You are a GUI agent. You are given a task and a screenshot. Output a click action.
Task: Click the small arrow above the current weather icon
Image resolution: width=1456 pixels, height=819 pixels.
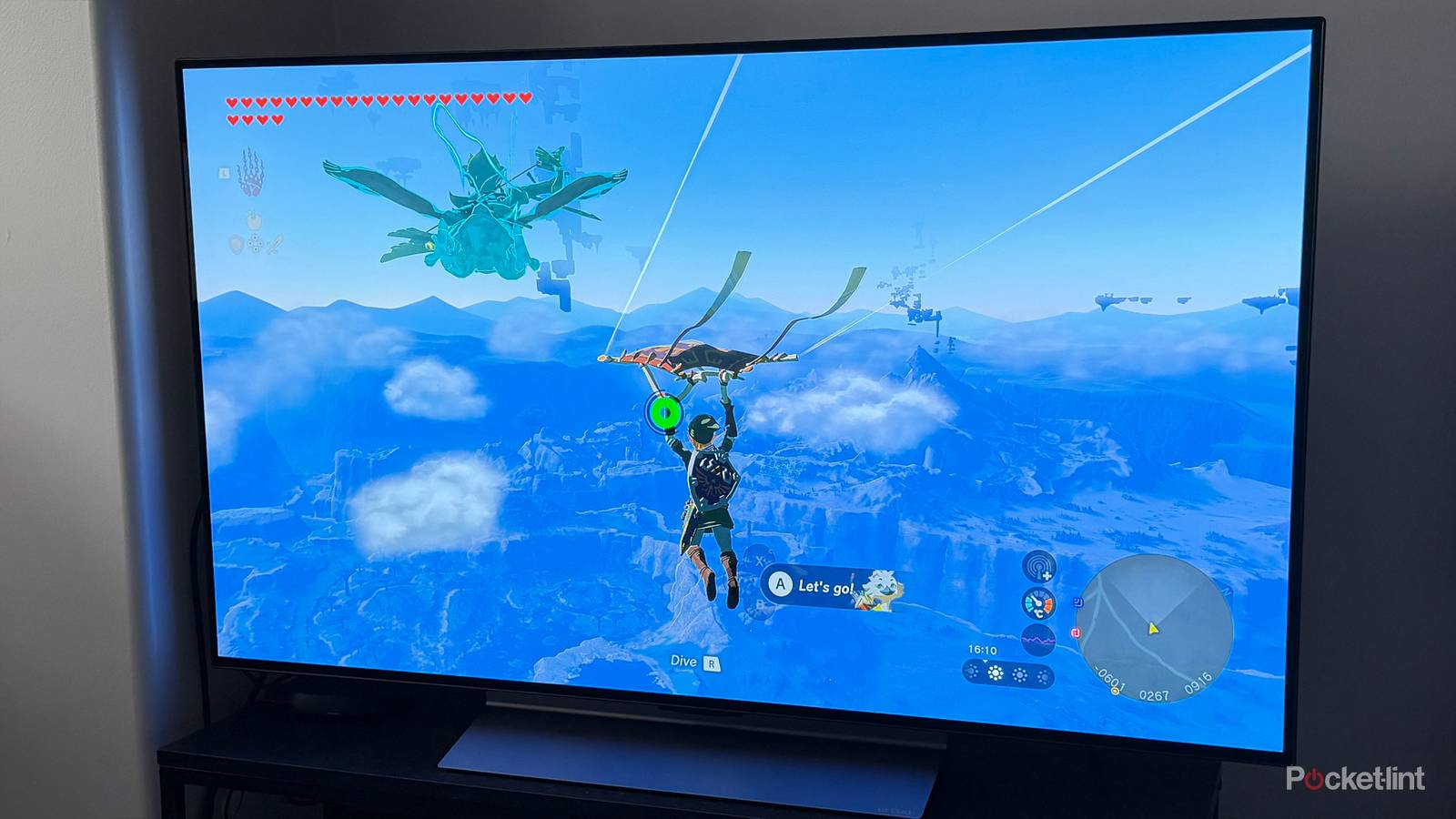pos(985,662)
